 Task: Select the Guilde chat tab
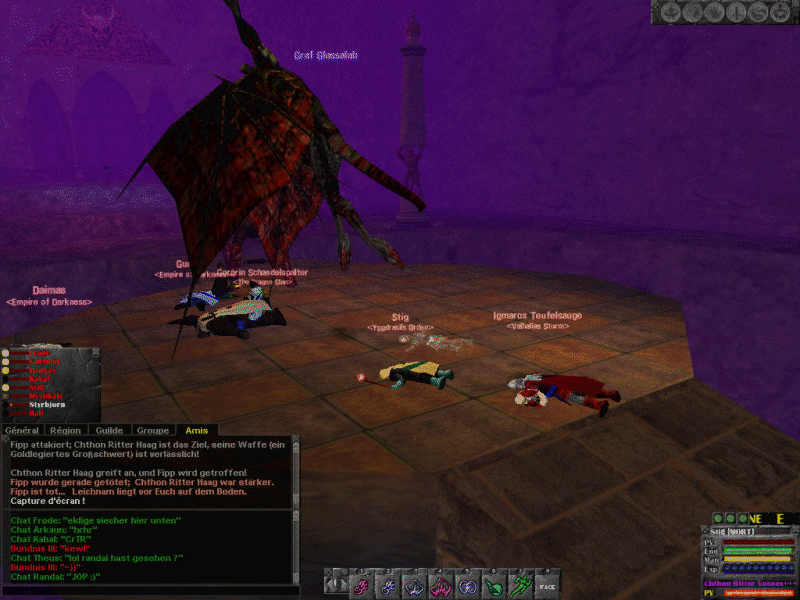(109, 430)
